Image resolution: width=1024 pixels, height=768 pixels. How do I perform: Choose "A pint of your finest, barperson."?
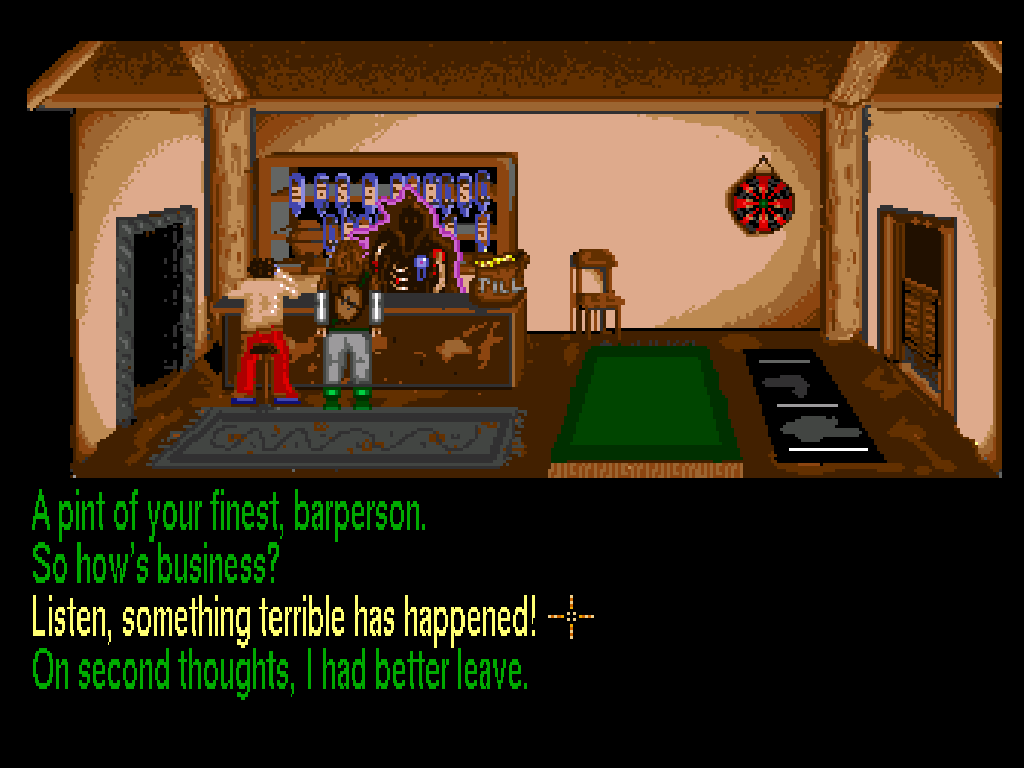229,514
